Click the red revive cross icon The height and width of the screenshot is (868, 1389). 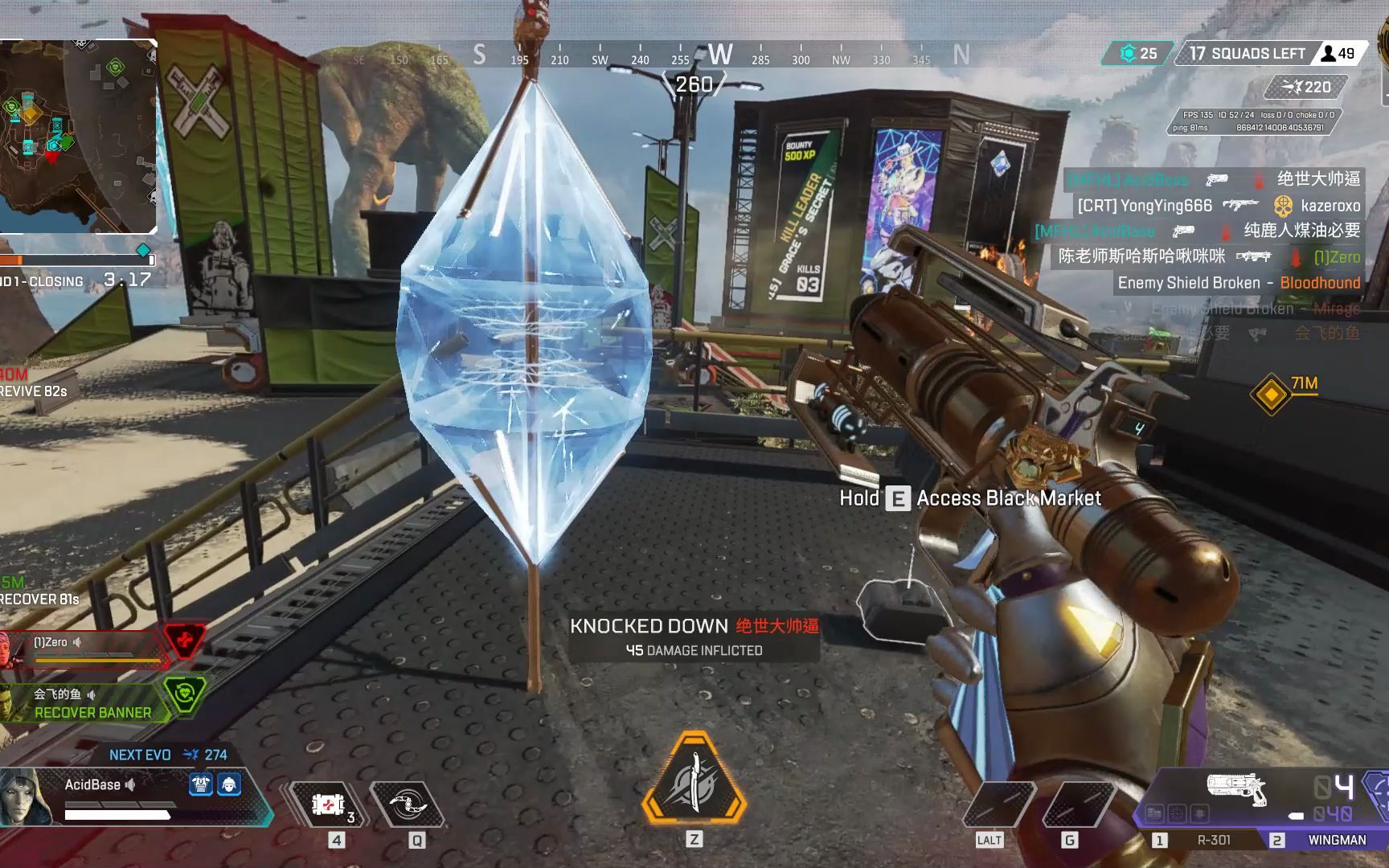[x=185, y=641]
